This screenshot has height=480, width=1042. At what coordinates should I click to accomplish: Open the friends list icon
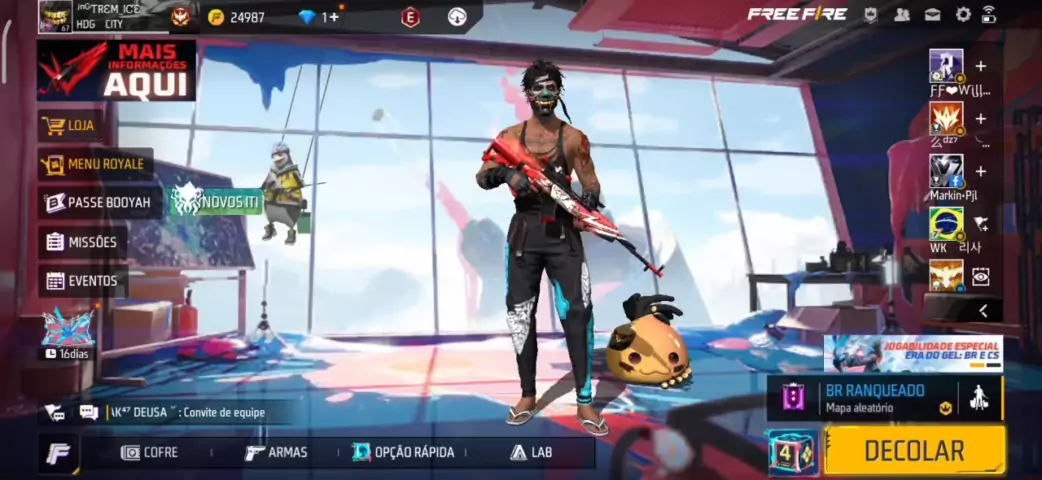[x=902, y=14]
